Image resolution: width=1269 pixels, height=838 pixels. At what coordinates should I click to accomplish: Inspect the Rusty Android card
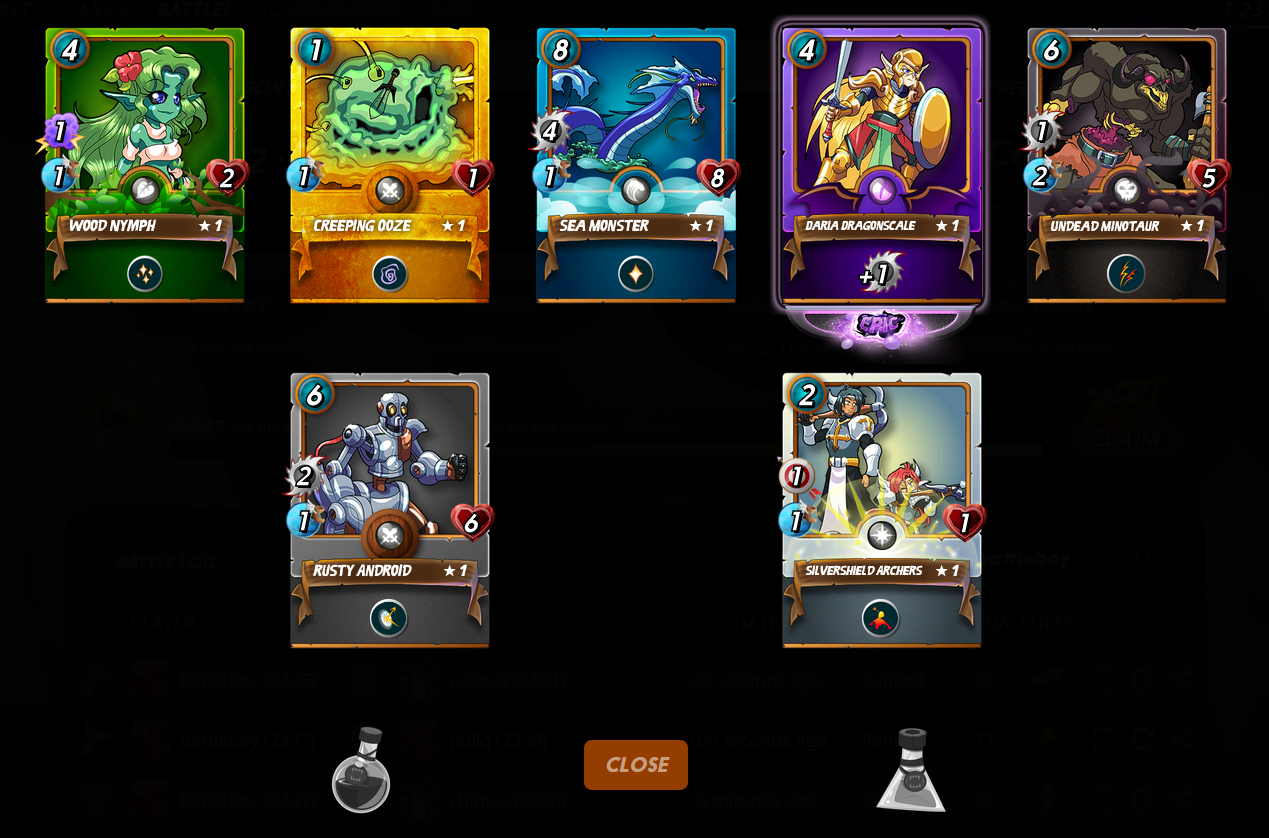coord(390,510)
